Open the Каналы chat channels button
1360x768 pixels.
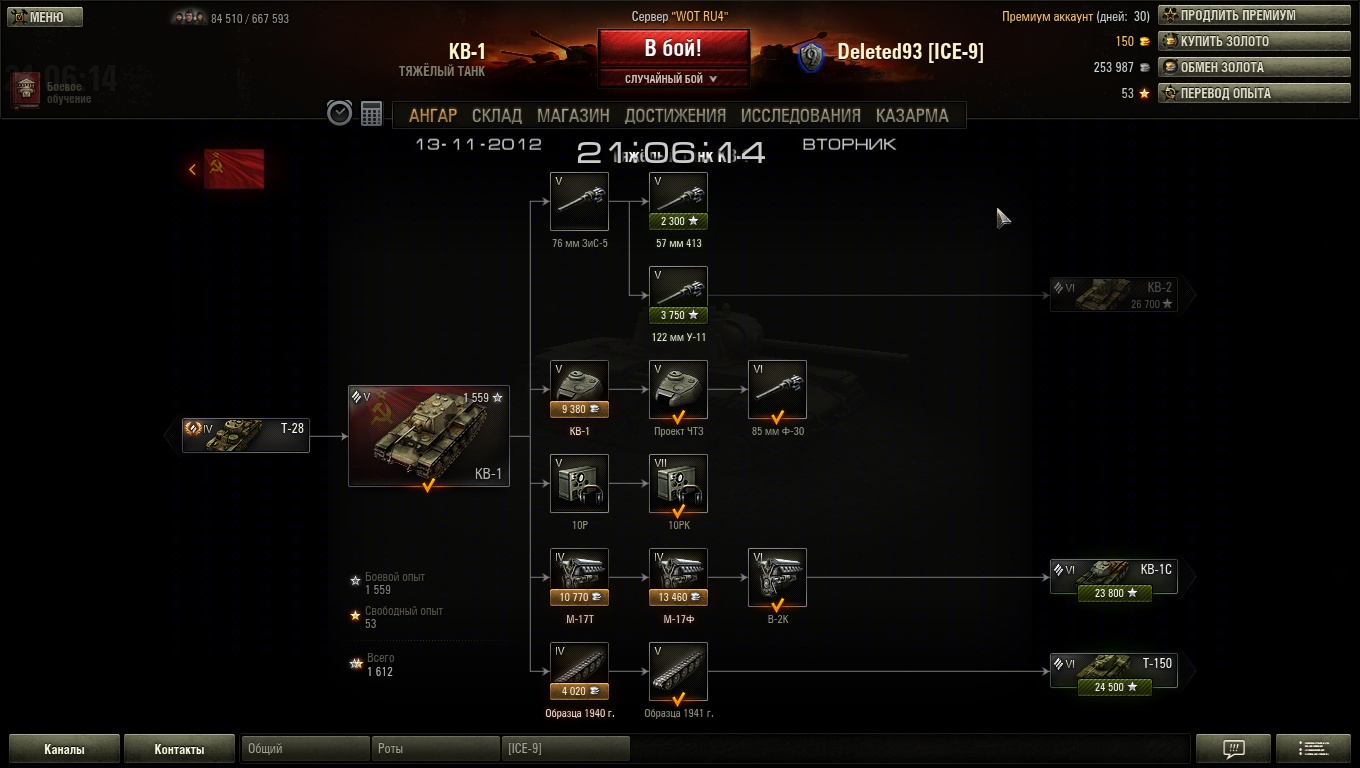tap(64, 749)
